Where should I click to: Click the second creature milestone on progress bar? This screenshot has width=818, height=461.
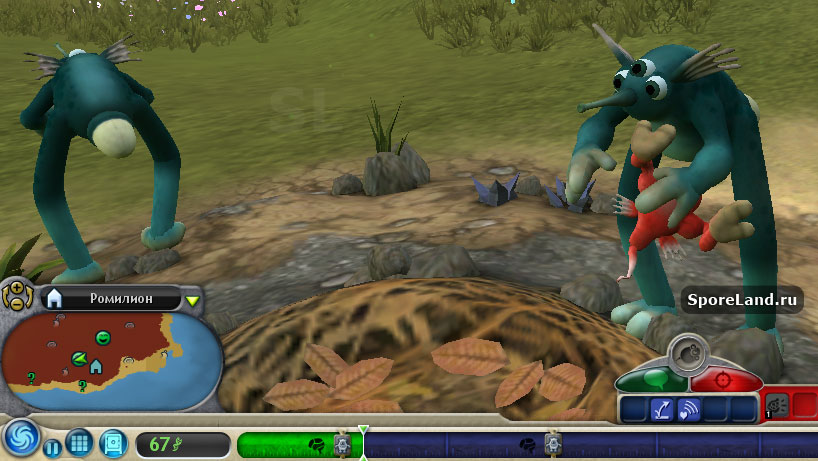[x=551, y=444]
